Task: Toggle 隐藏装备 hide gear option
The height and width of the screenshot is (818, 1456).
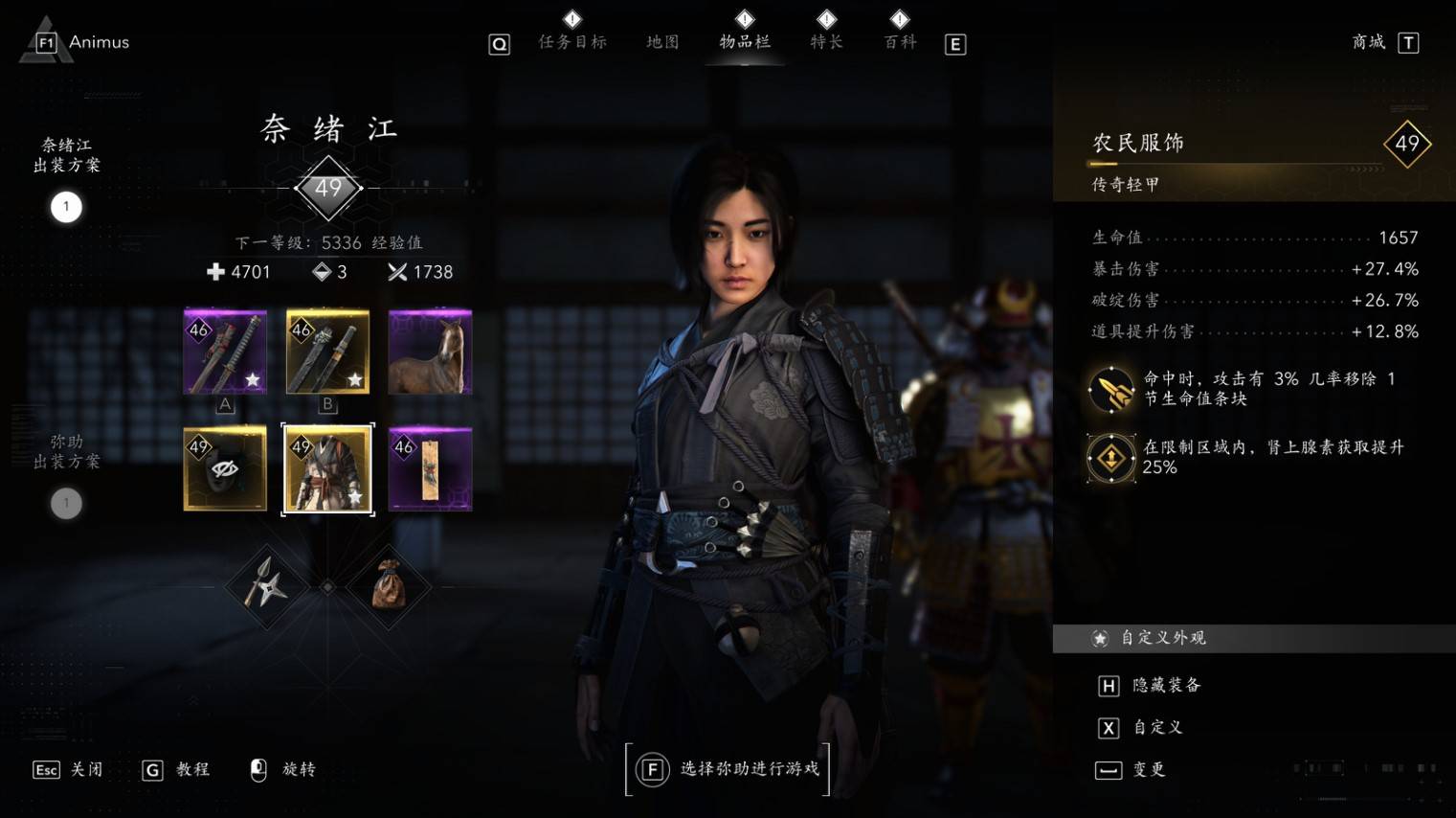Action: [1165, 685]
